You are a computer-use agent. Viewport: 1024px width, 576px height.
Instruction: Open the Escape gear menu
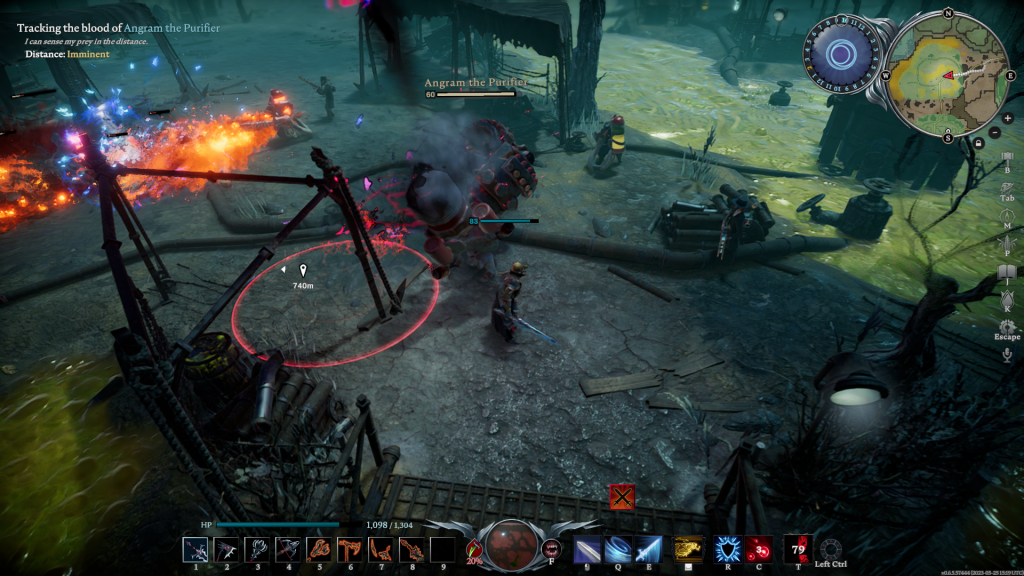(x=1007, y=327)
